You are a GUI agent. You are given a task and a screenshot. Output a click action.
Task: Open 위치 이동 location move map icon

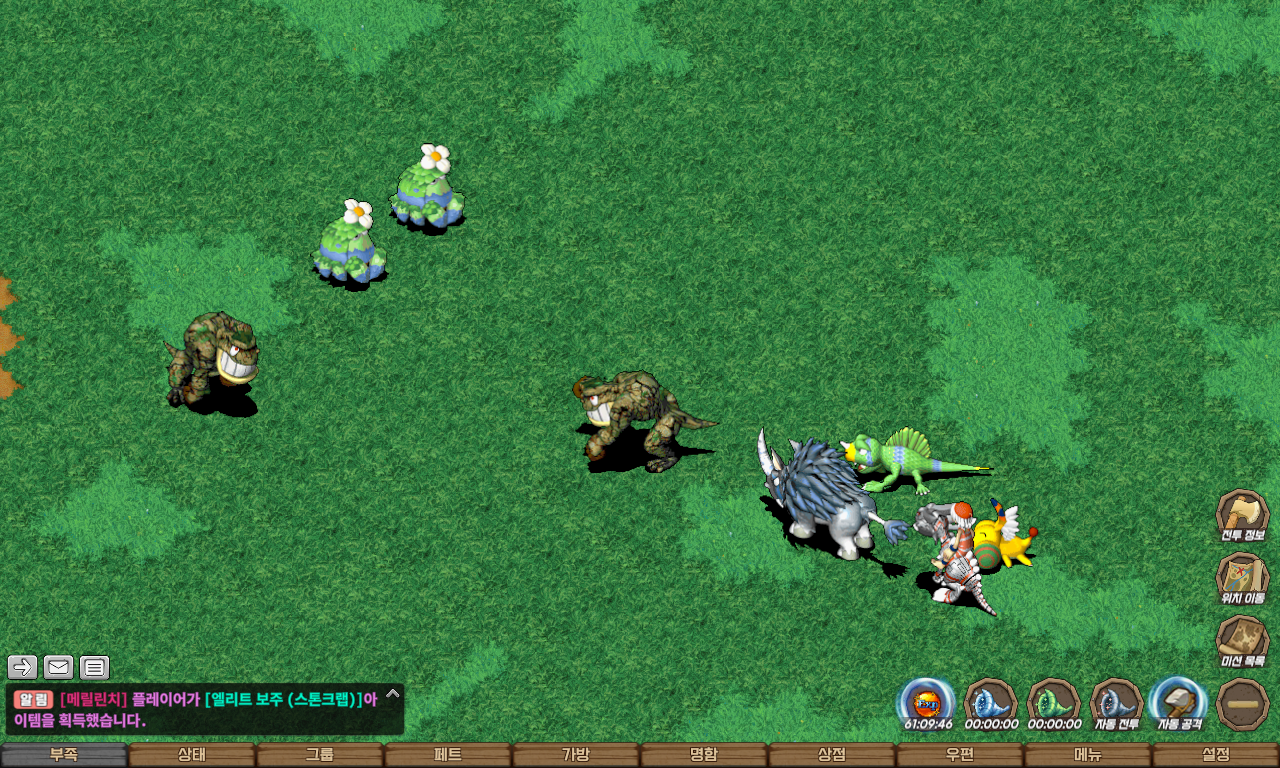coord(1242,578)
